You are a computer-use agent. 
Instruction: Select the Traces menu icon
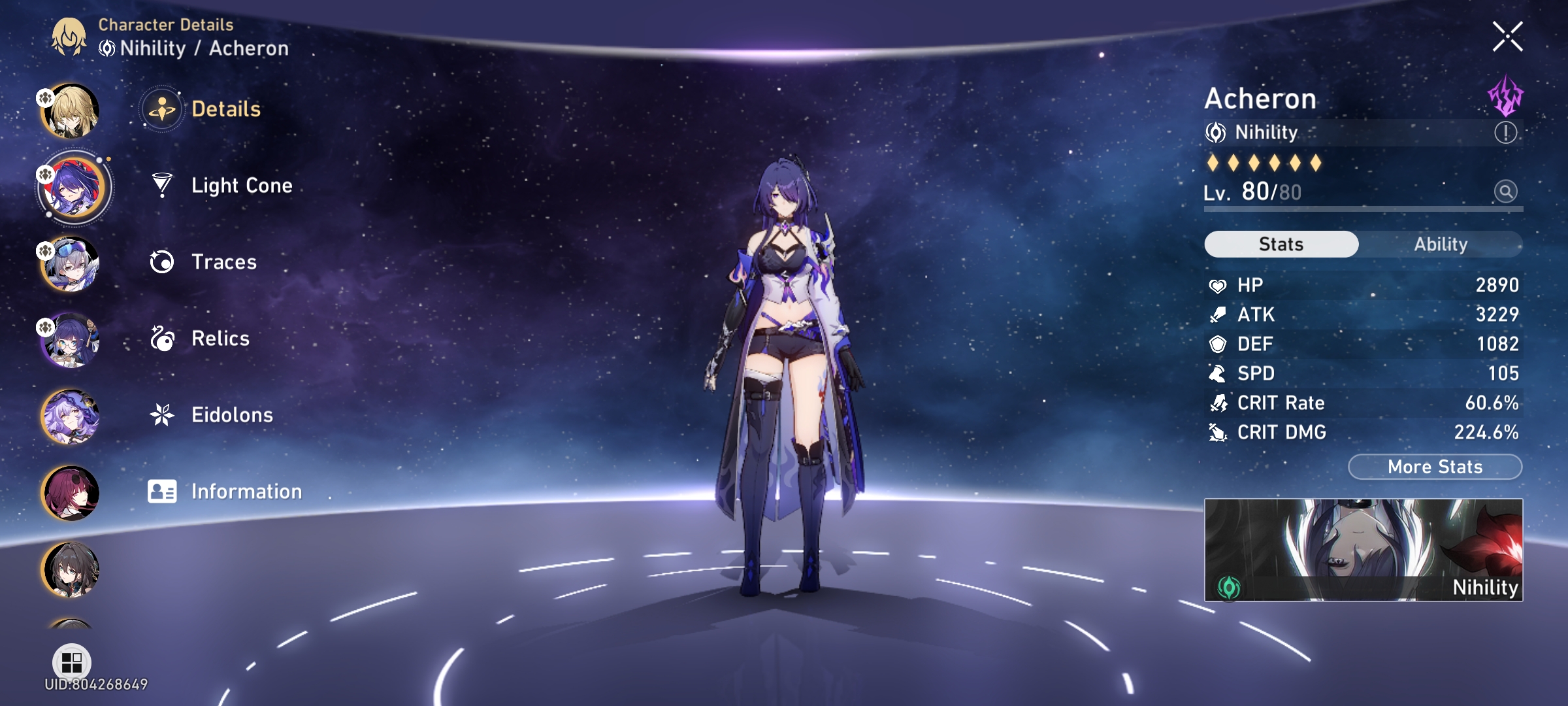click(x=163, y=262)
